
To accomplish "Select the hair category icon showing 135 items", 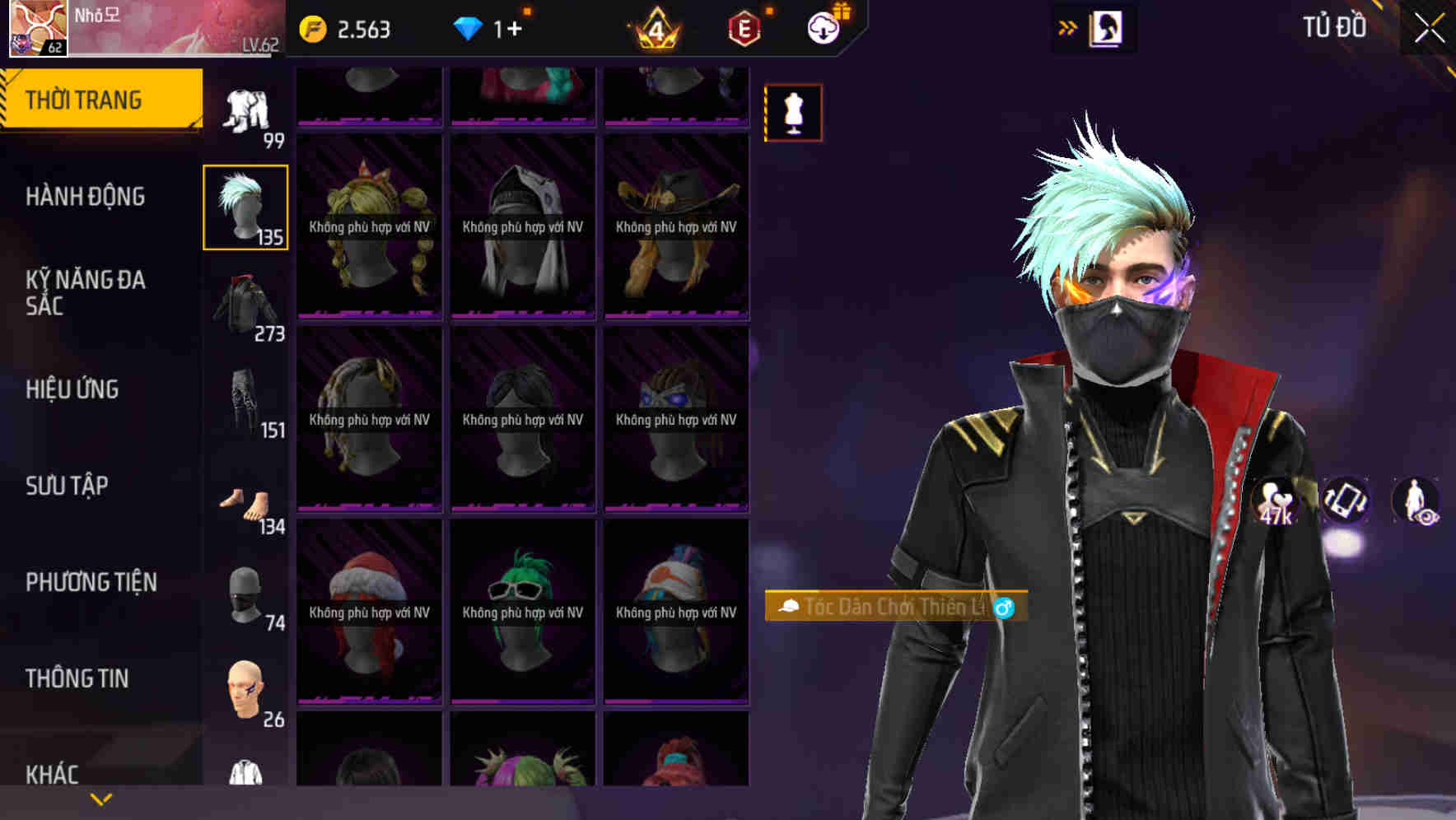I will click(245, 204).
